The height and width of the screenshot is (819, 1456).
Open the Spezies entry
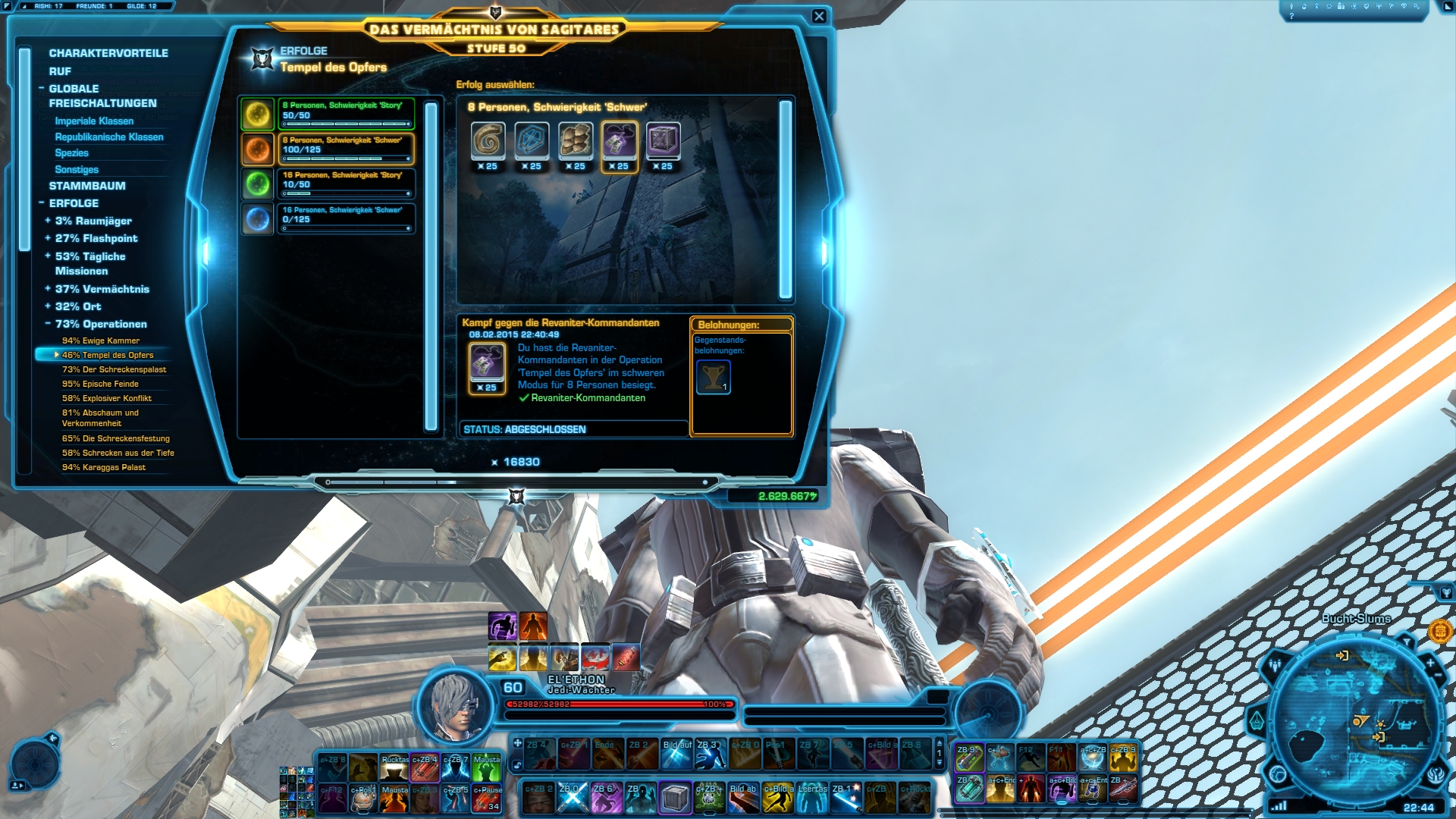click(x=71, y=153)
